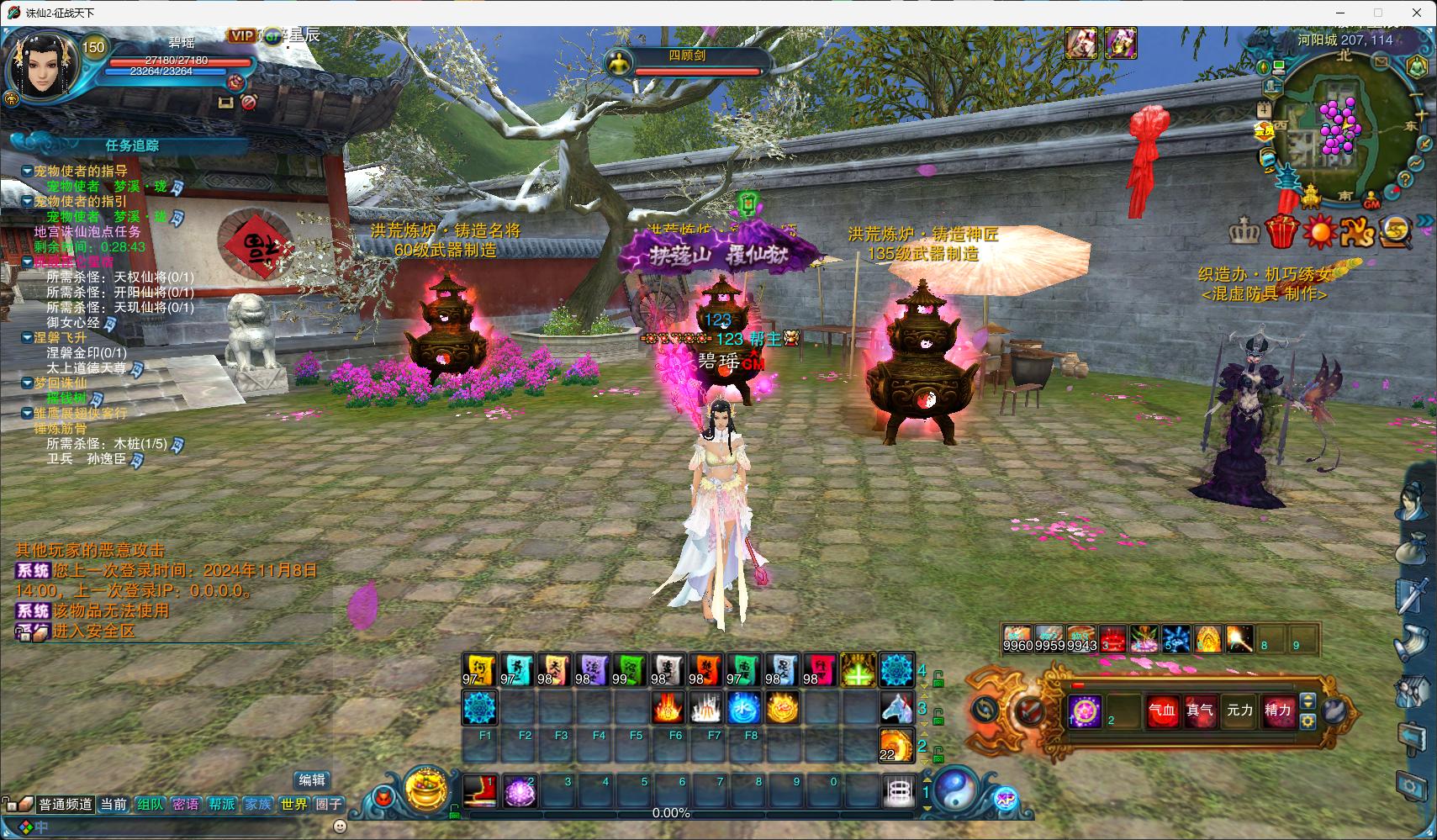Click the golden treasure pot icon
This screenshot has width=1437, height=840.
coord(426,788)
